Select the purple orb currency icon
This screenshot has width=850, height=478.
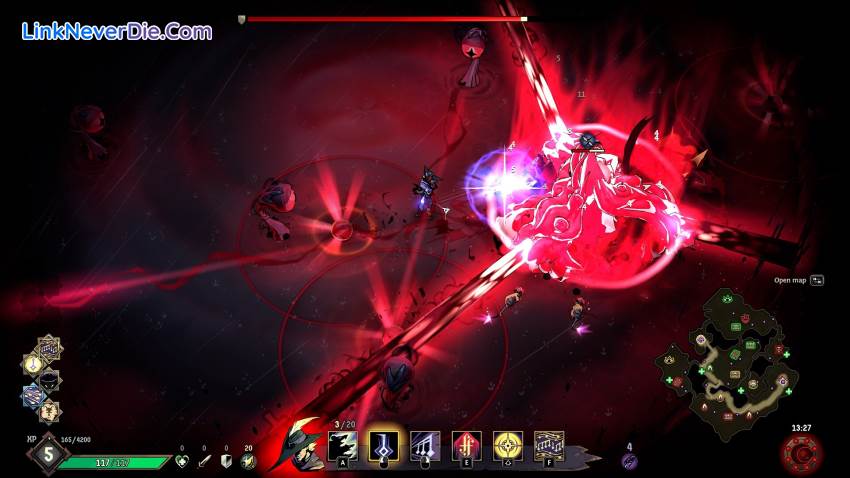click(x=629, y=461)
